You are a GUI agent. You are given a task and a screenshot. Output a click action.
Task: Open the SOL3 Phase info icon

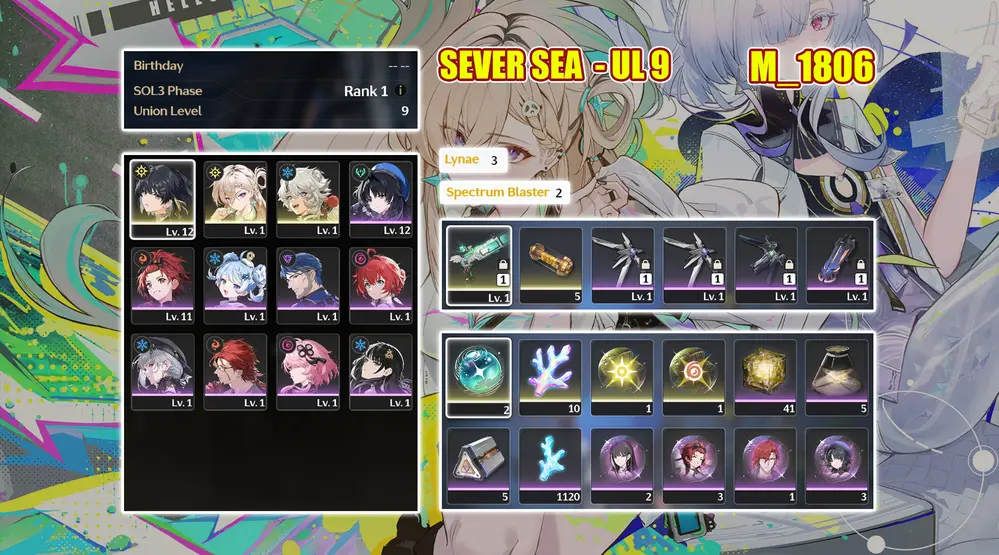400,91
